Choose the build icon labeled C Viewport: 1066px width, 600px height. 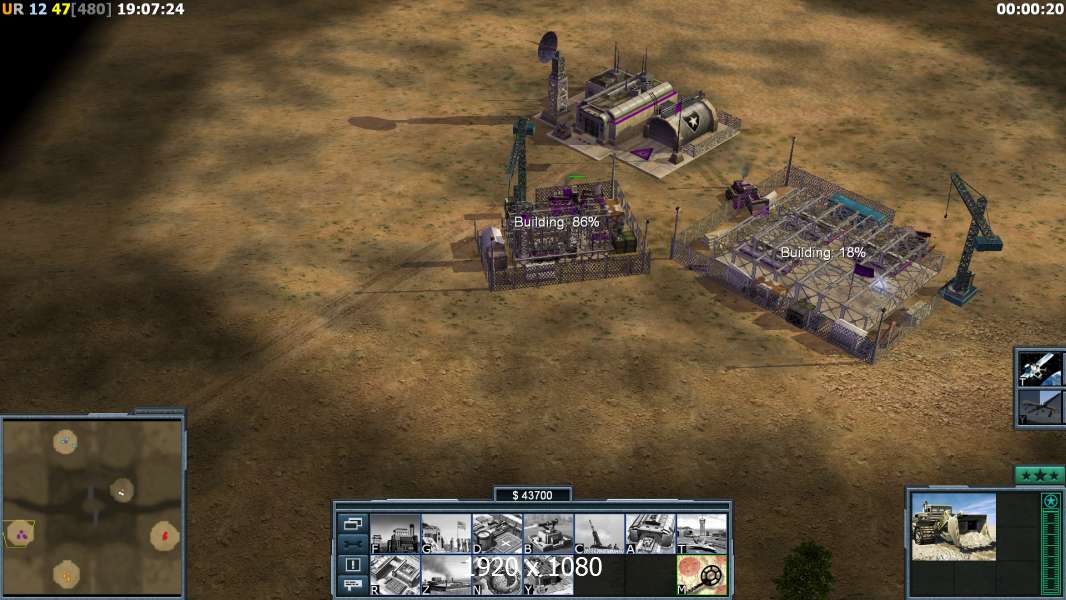pyautogui.click(x=599, y=533)
